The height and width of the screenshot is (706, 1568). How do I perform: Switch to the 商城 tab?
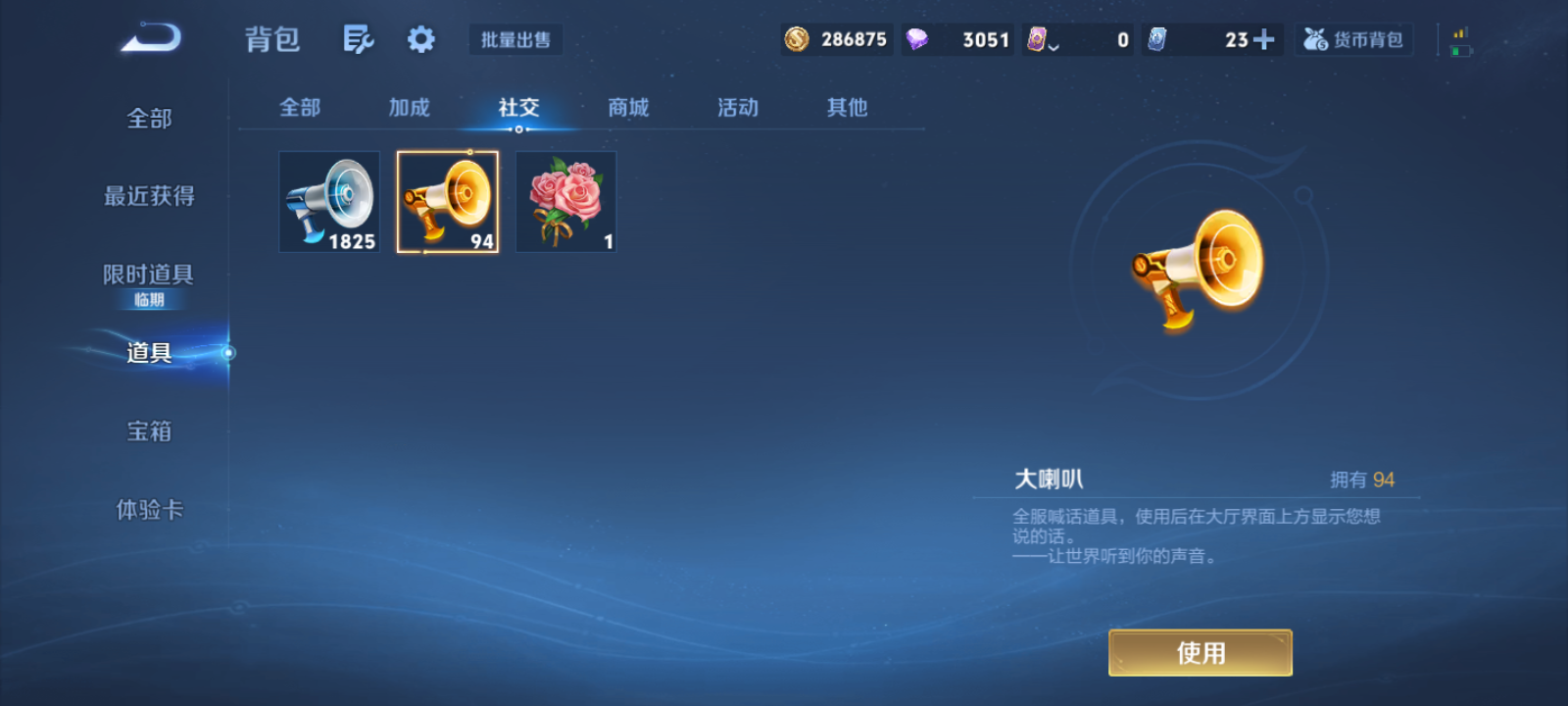coord(628,108)
